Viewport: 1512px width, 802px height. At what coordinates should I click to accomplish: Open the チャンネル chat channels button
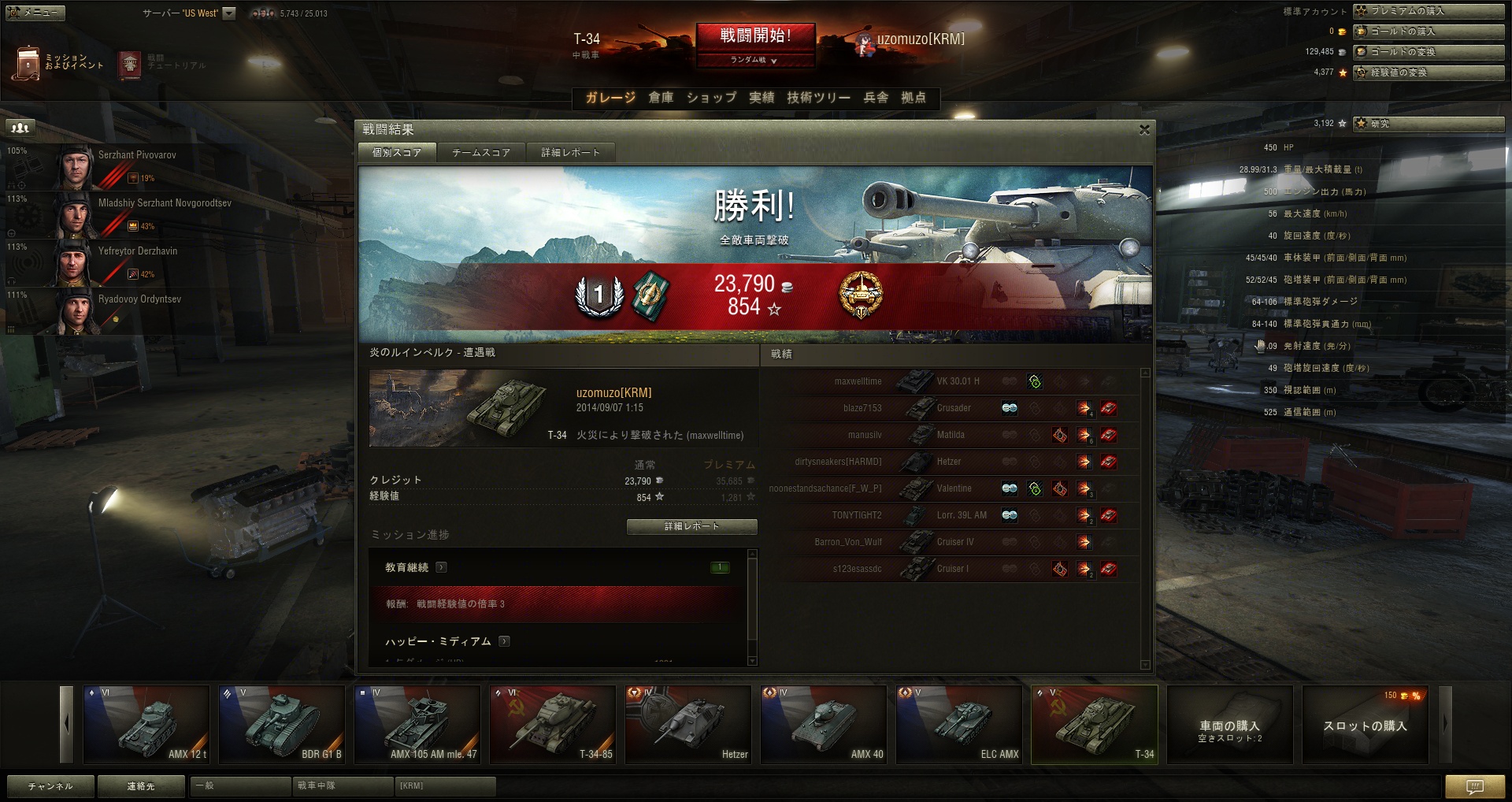[50, 785]
